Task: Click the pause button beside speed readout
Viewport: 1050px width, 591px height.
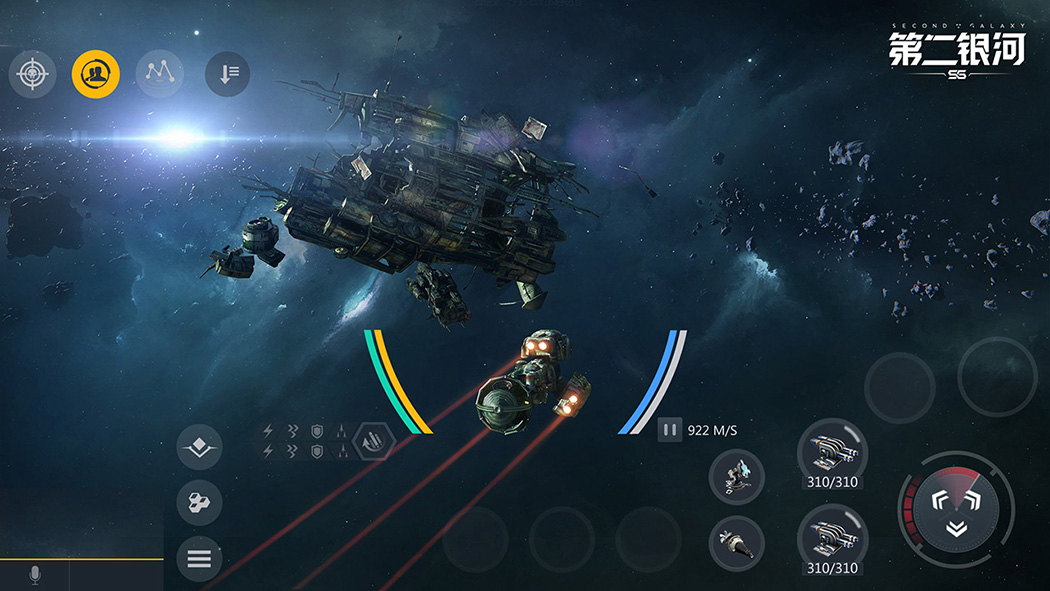Action: 670,431
